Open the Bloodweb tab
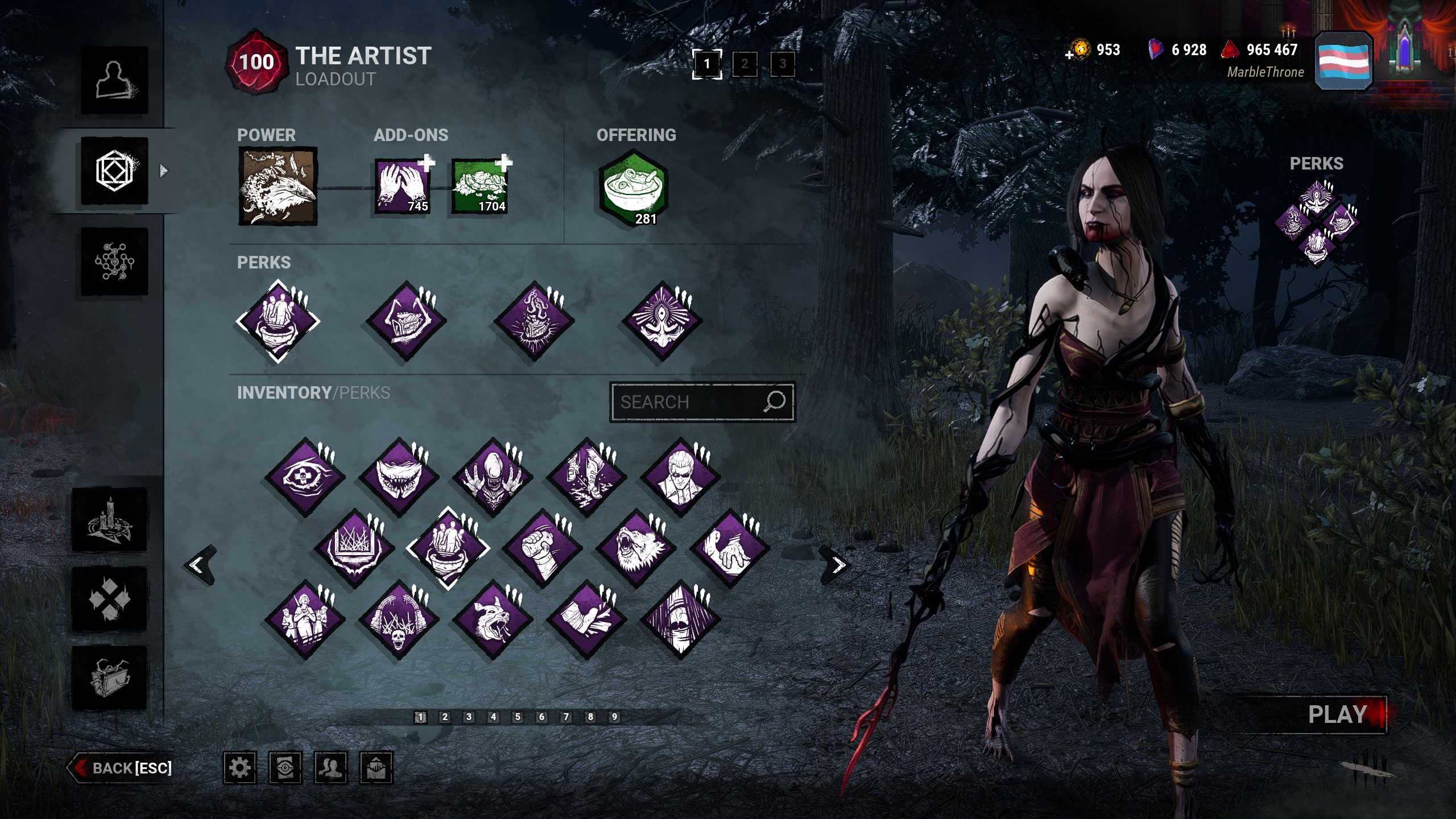 pos(114,262)
